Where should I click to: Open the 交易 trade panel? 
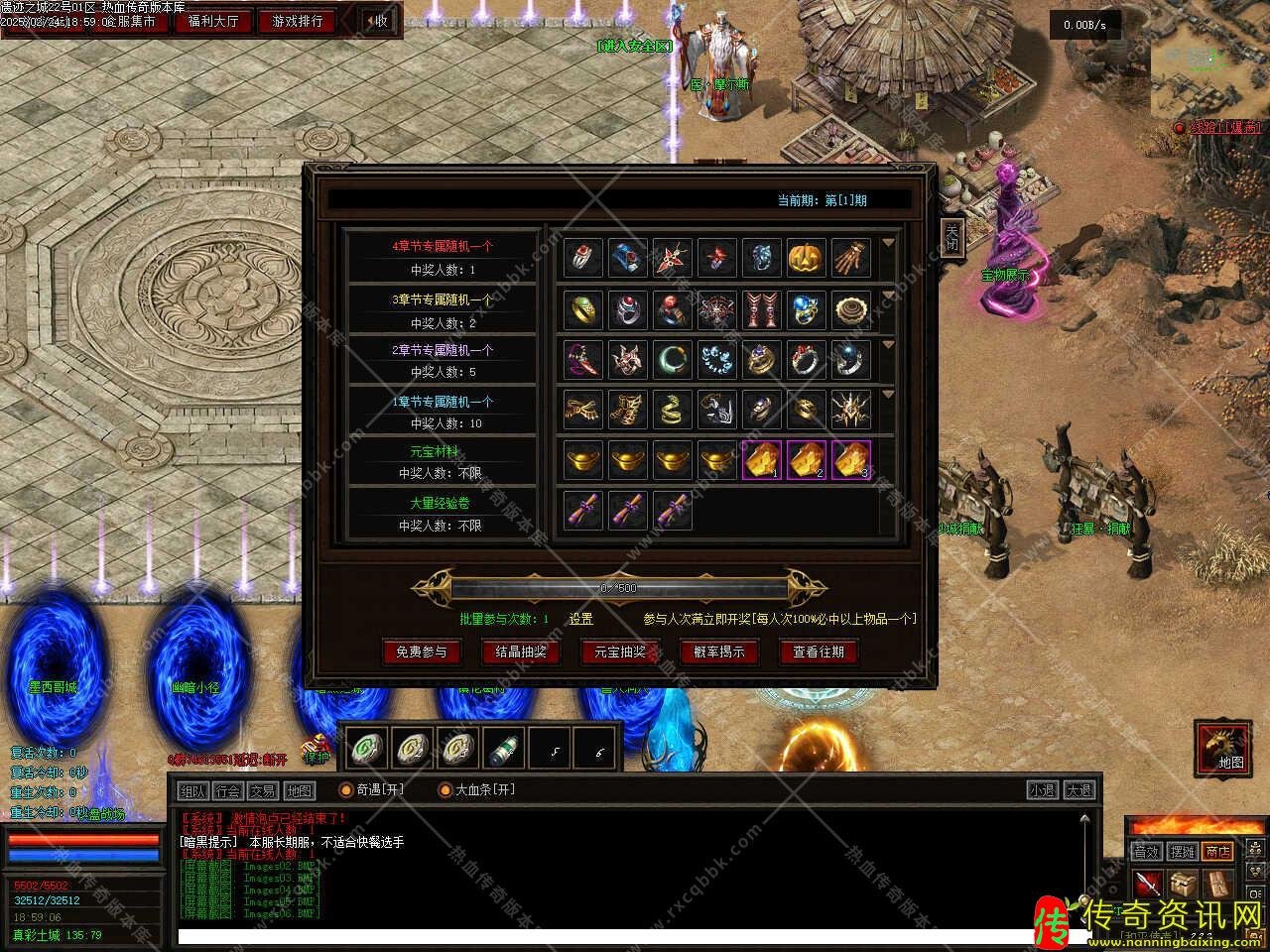pos(262,790)
